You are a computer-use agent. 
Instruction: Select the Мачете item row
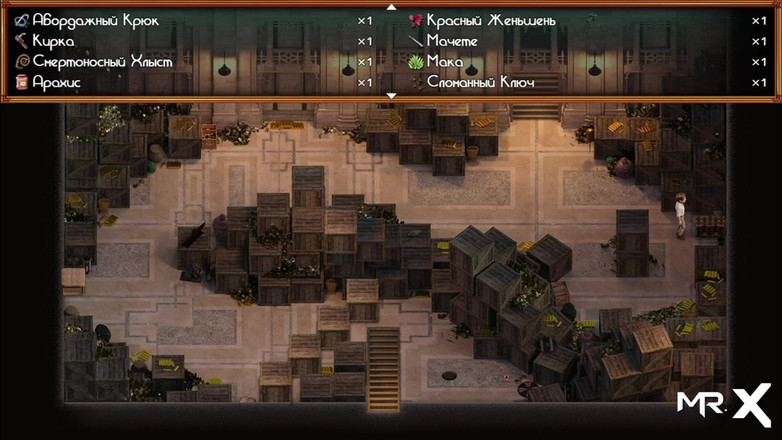point(452,41)
